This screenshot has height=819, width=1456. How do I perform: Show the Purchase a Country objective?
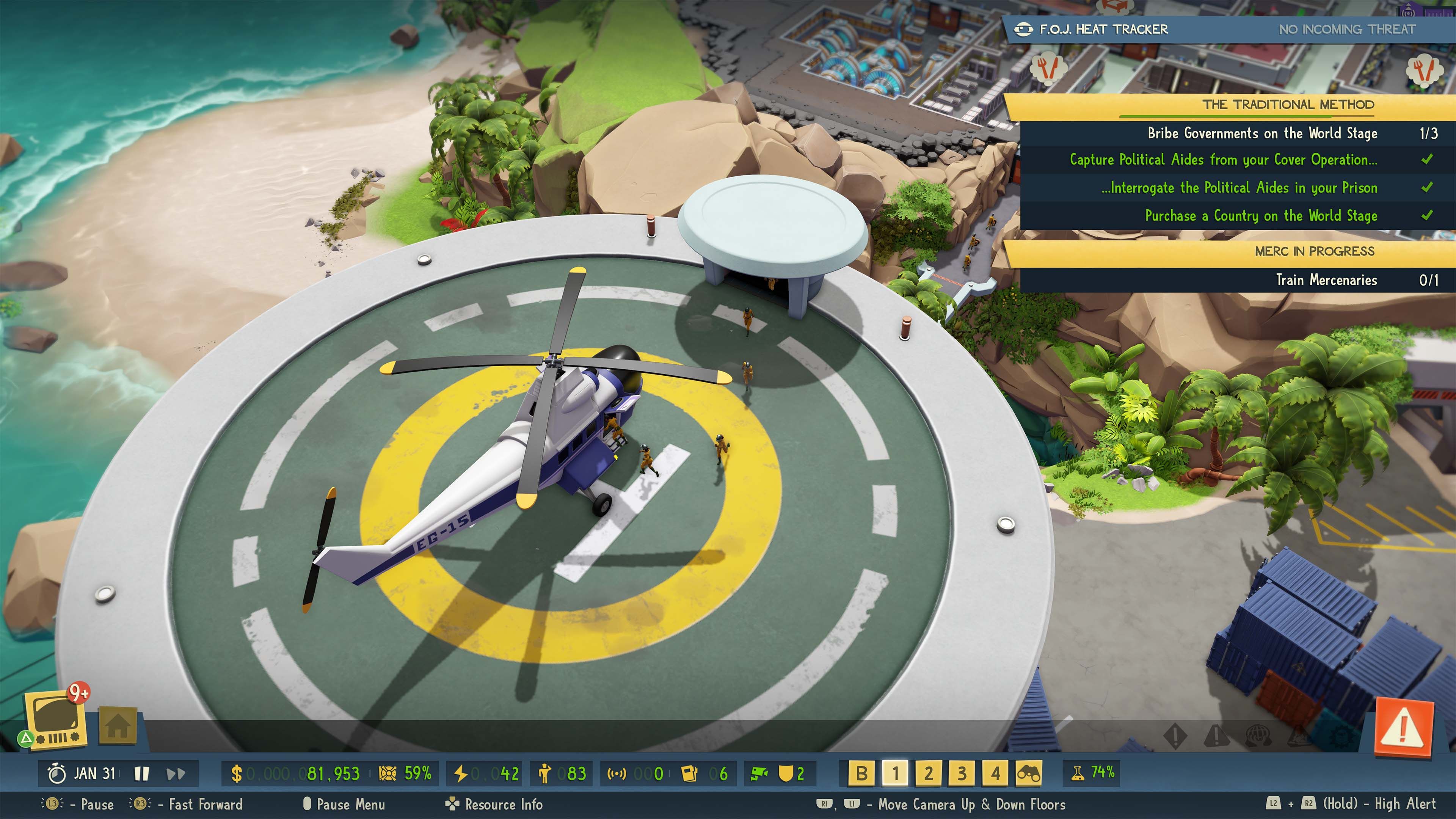click(1260, 216)
